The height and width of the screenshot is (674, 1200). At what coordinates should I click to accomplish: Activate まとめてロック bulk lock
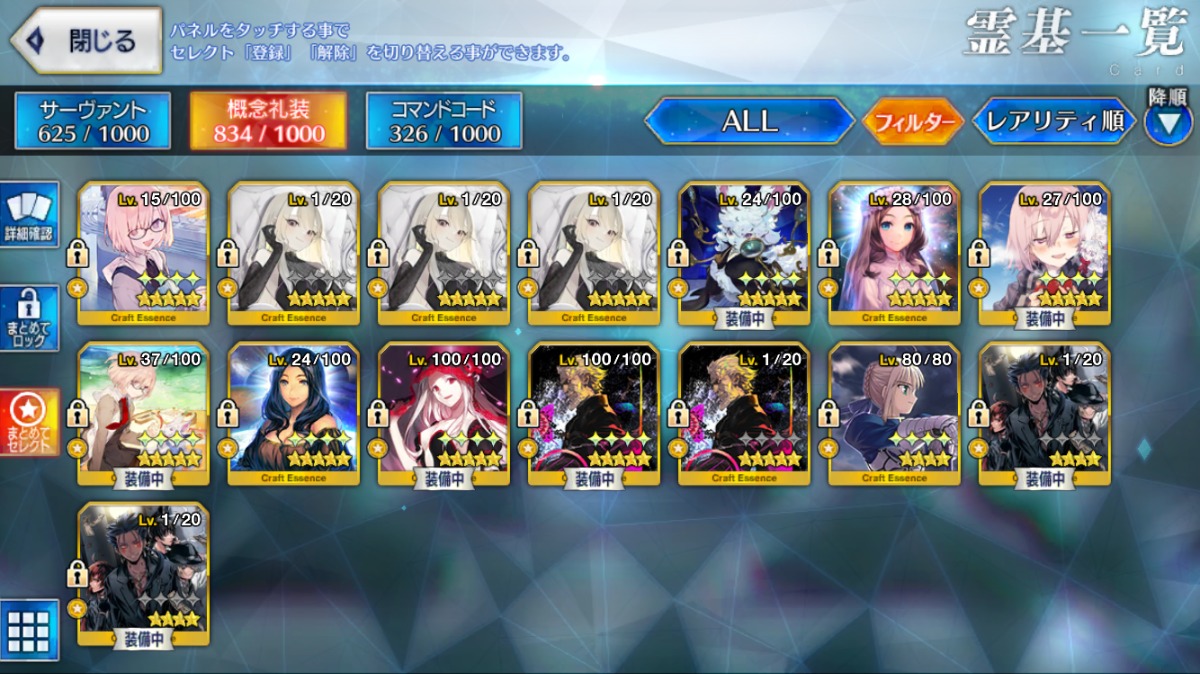point(30,319)
